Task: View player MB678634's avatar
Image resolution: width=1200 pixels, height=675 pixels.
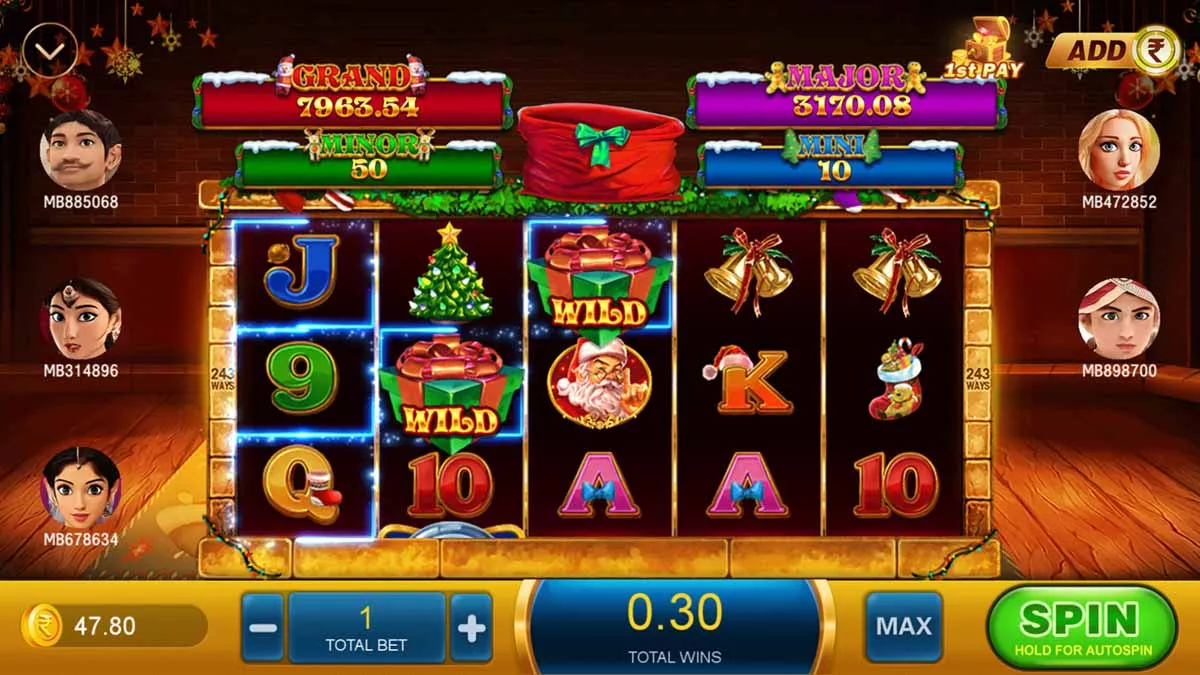Action: click(x=80, y=488)
